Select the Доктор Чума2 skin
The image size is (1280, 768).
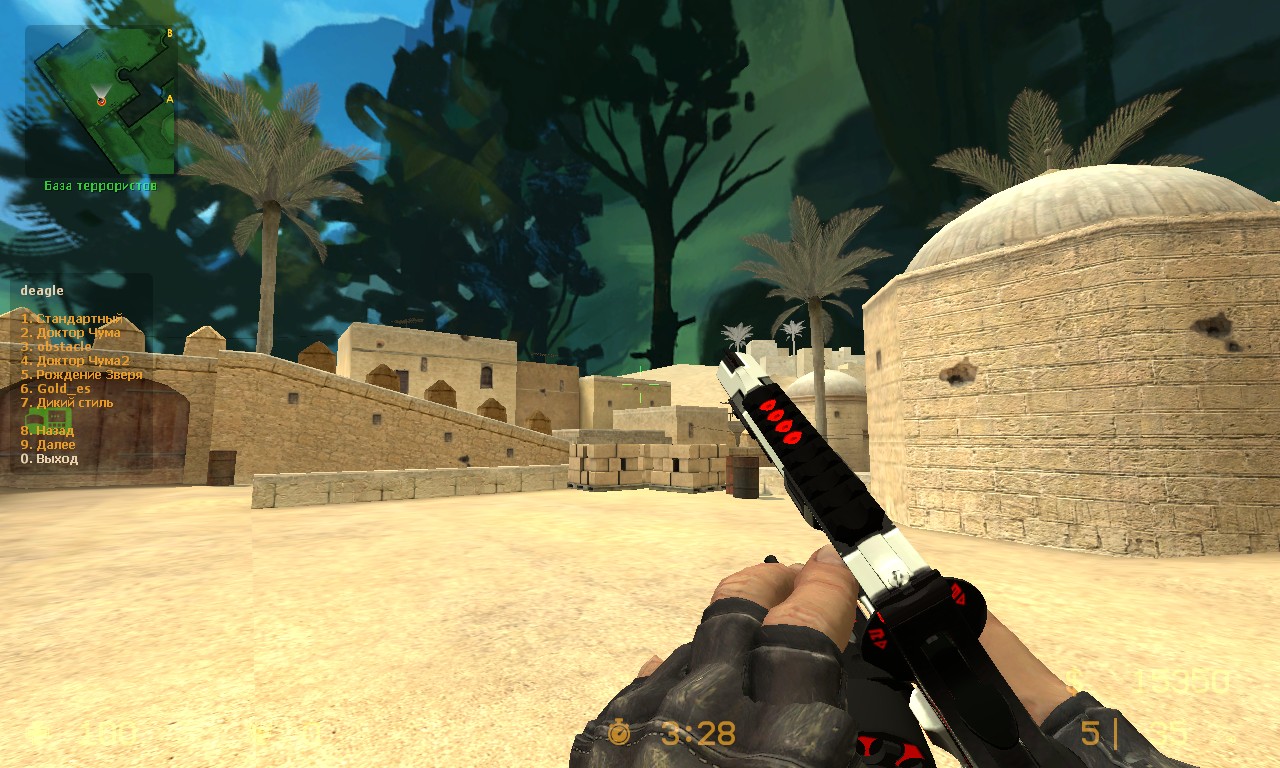point(75,361)
